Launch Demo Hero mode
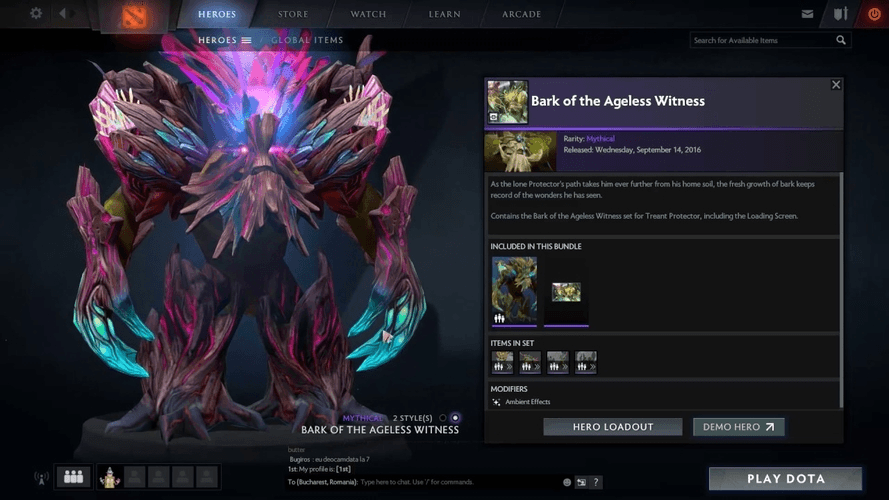This screenshot has width=889, height=500. pyautogui.click(x=738, y=427)
